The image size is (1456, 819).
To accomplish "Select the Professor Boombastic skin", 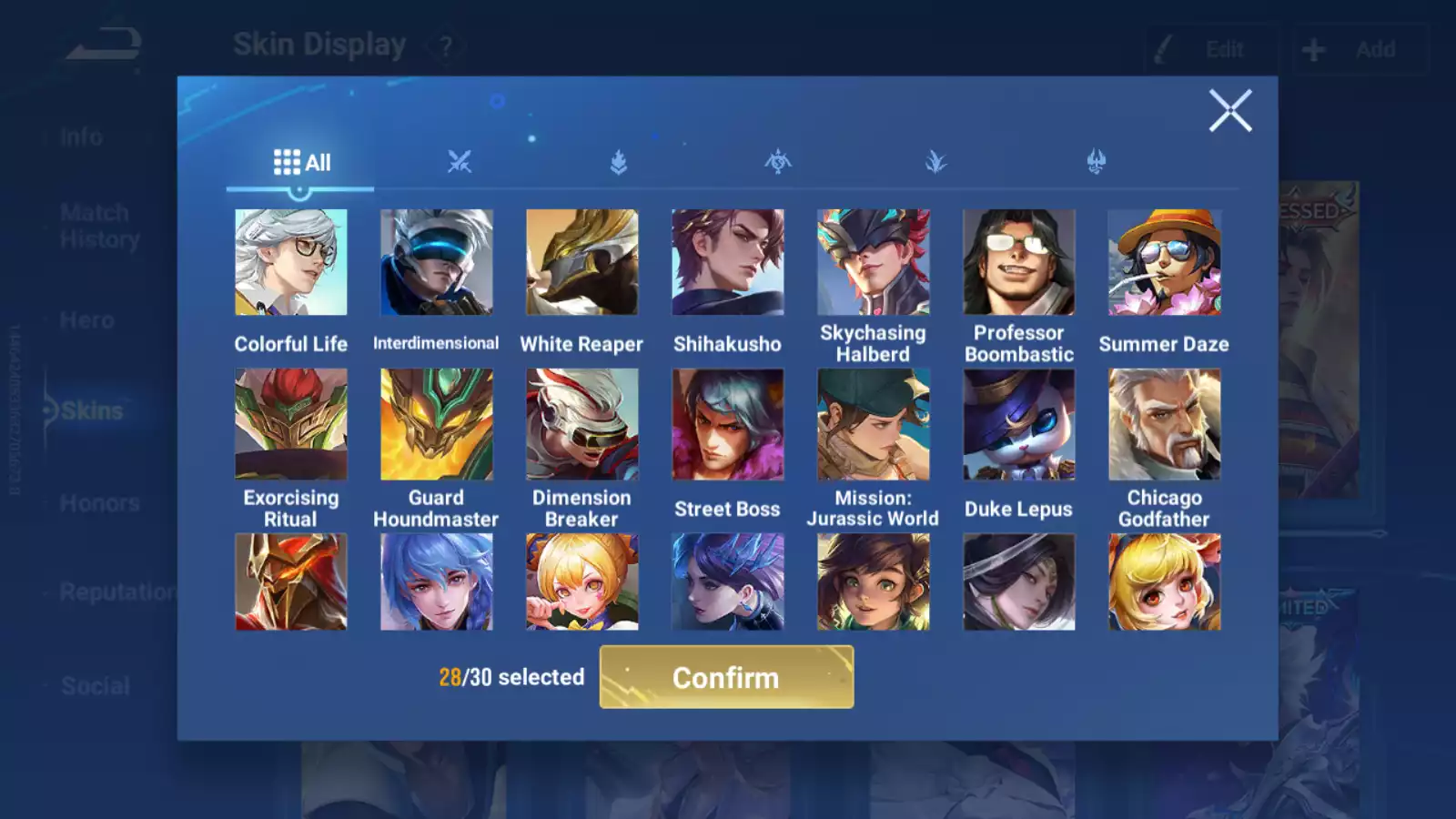I will click(1019, 263).
